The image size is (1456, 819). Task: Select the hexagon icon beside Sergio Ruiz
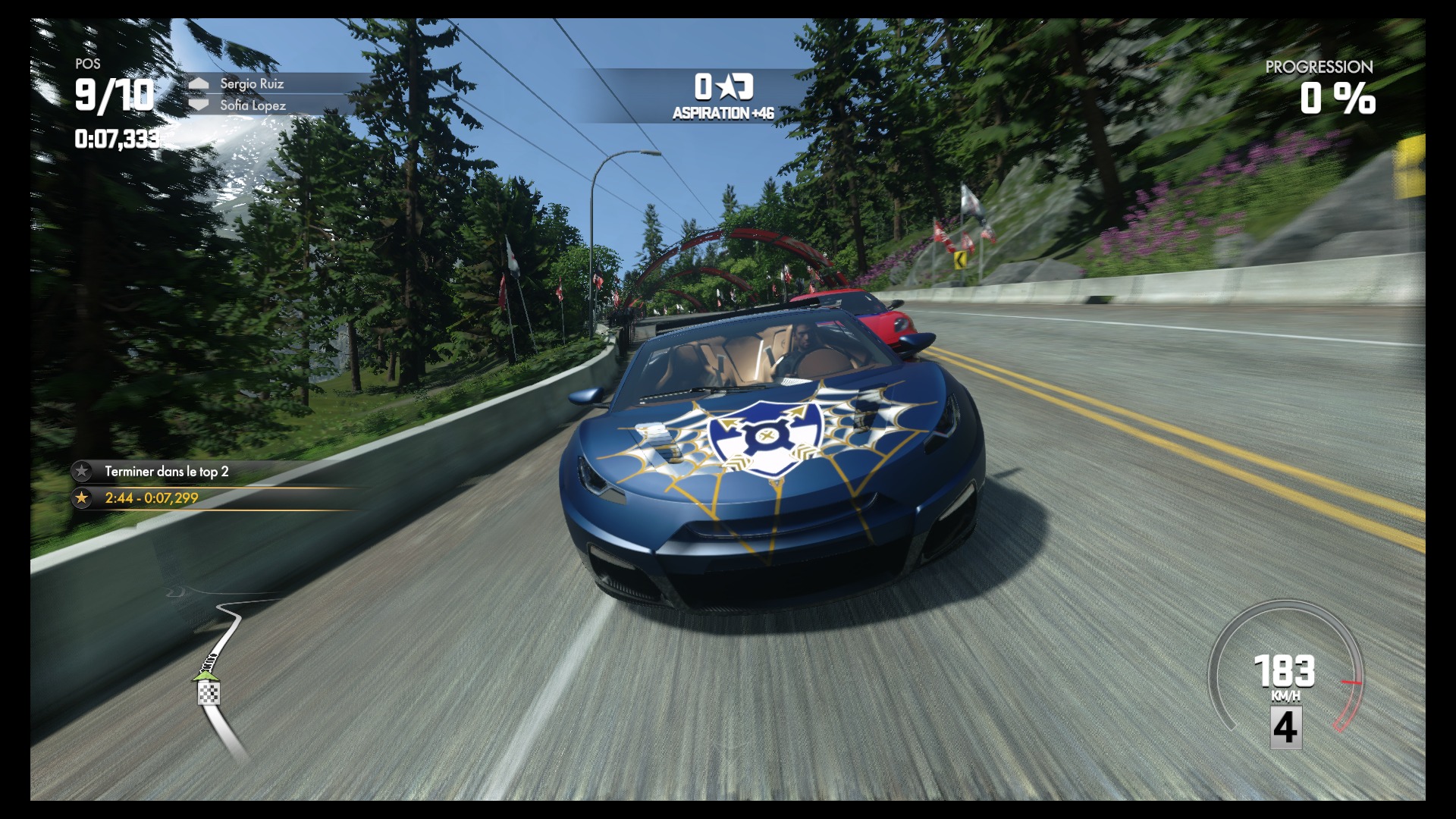[199, 84]
